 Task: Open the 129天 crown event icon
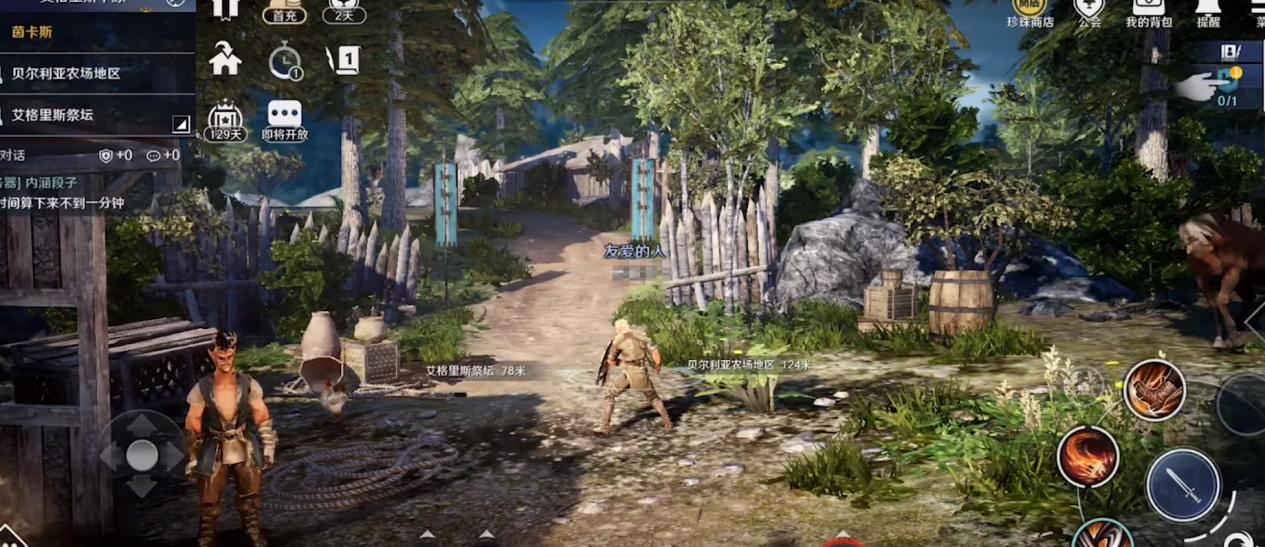pos(226,120)
